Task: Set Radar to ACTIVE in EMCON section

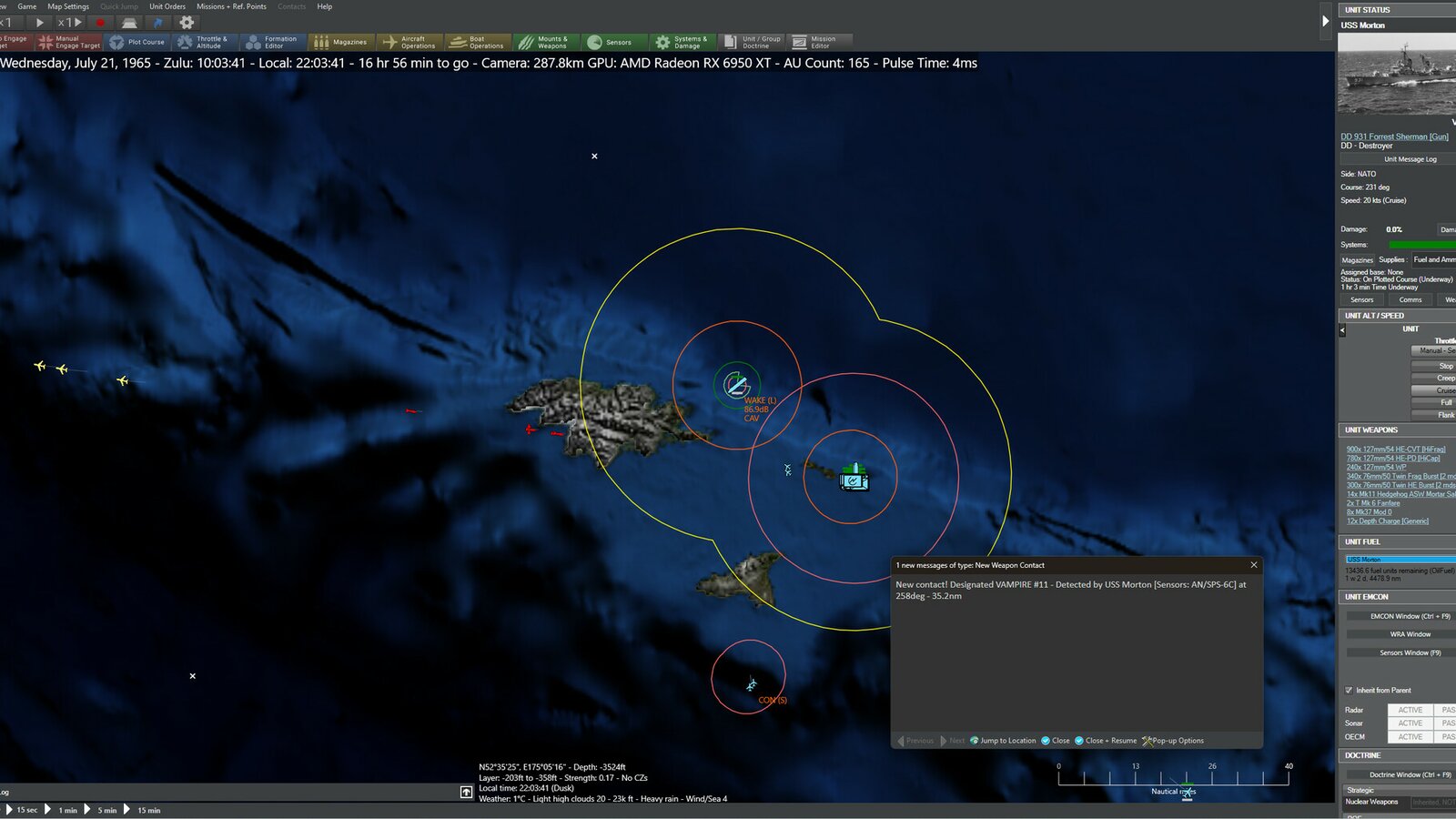Action: 1410,710
